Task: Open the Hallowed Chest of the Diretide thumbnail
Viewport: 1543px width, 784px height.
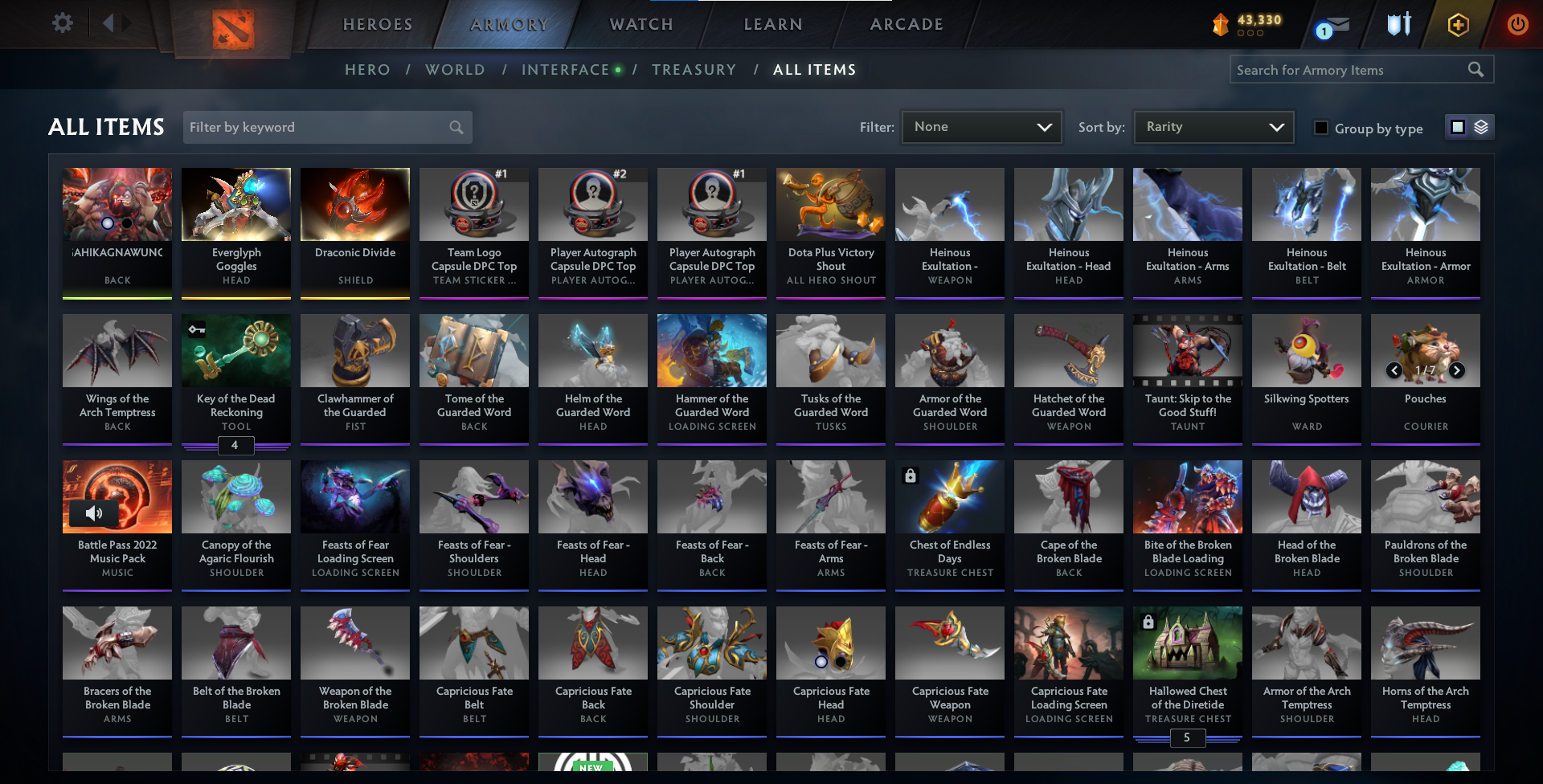Action: [1187, 643]
